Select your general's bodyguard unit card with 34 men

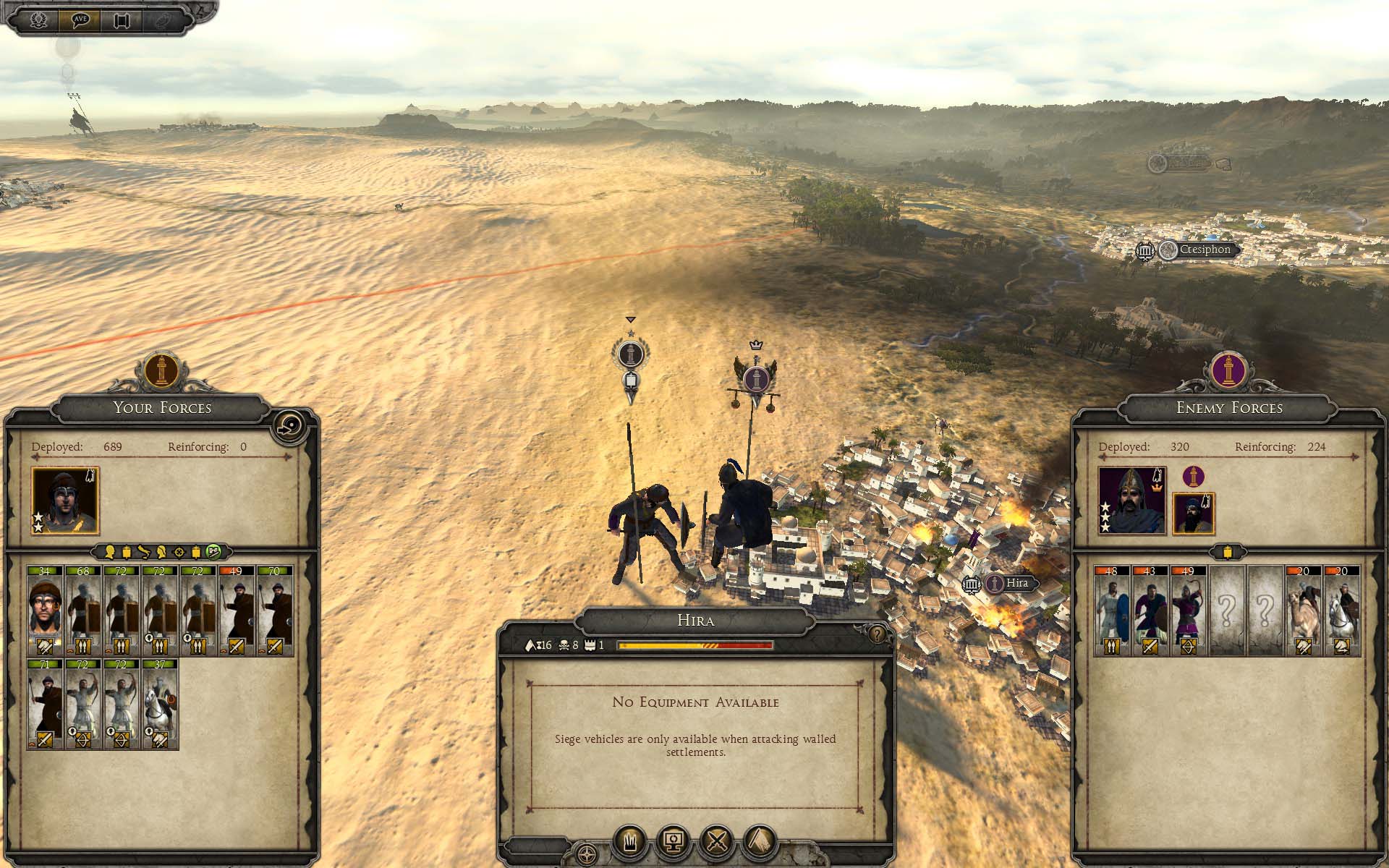[45, 610]
